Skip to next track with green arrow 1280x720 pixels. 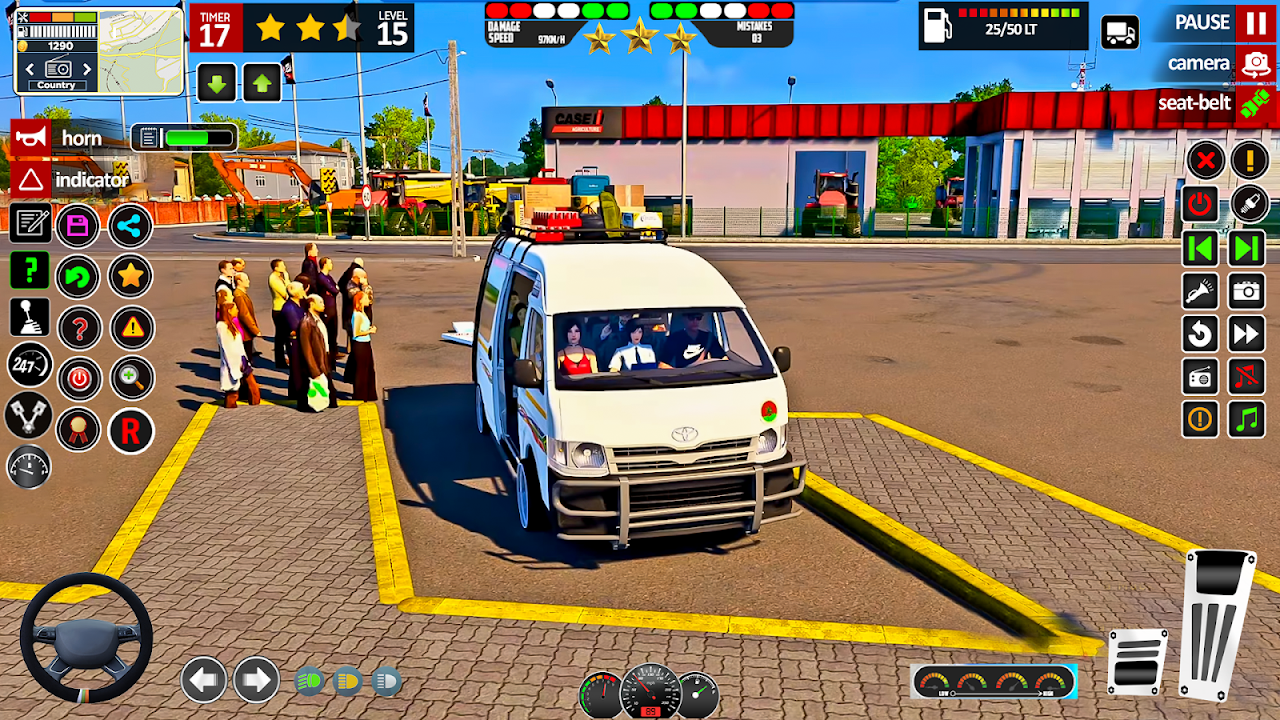click(x=1247, y=248)
